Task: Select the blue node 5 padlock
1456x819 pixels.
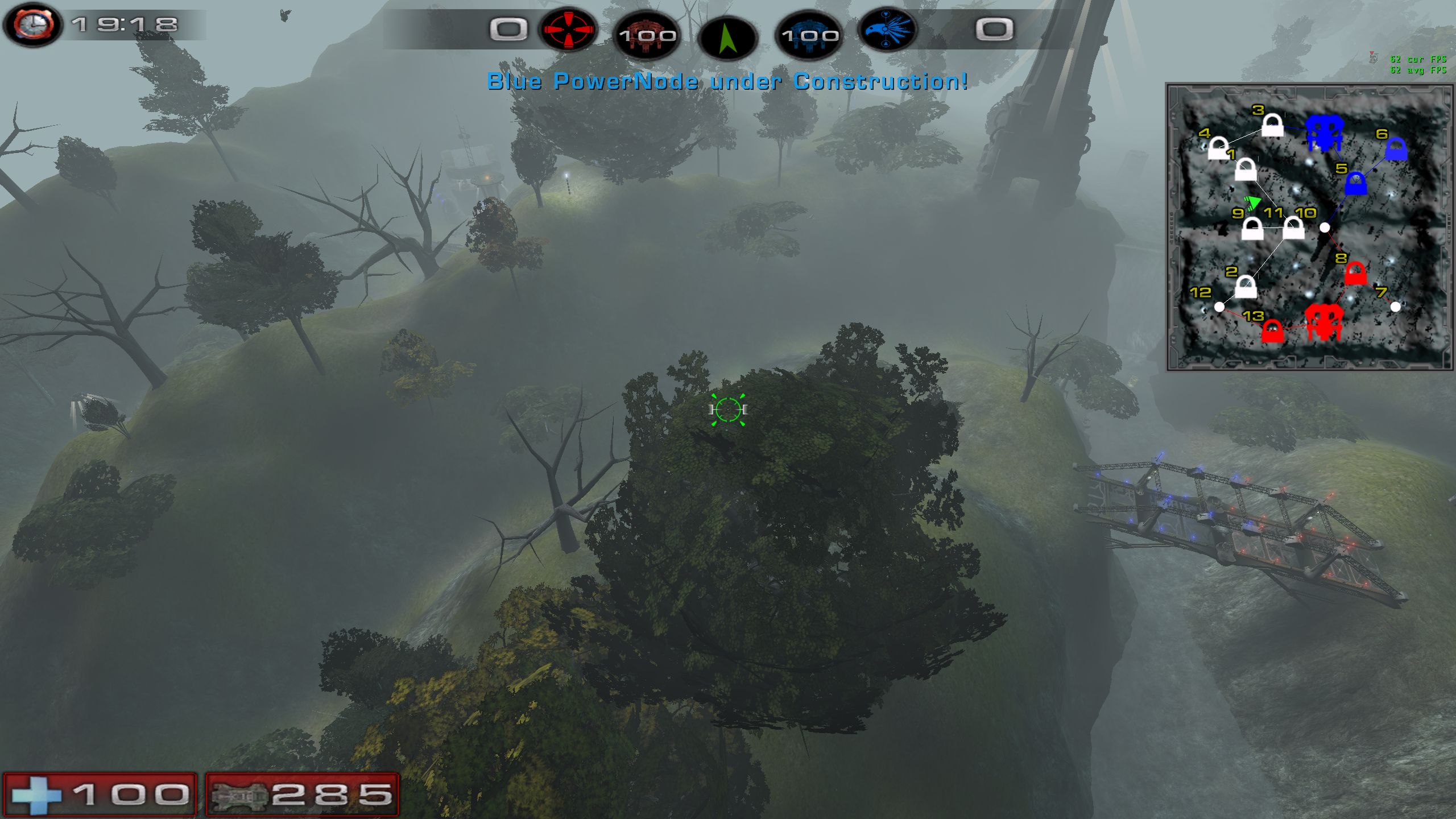Action: pyautogui.click(x=1356, y=184)
